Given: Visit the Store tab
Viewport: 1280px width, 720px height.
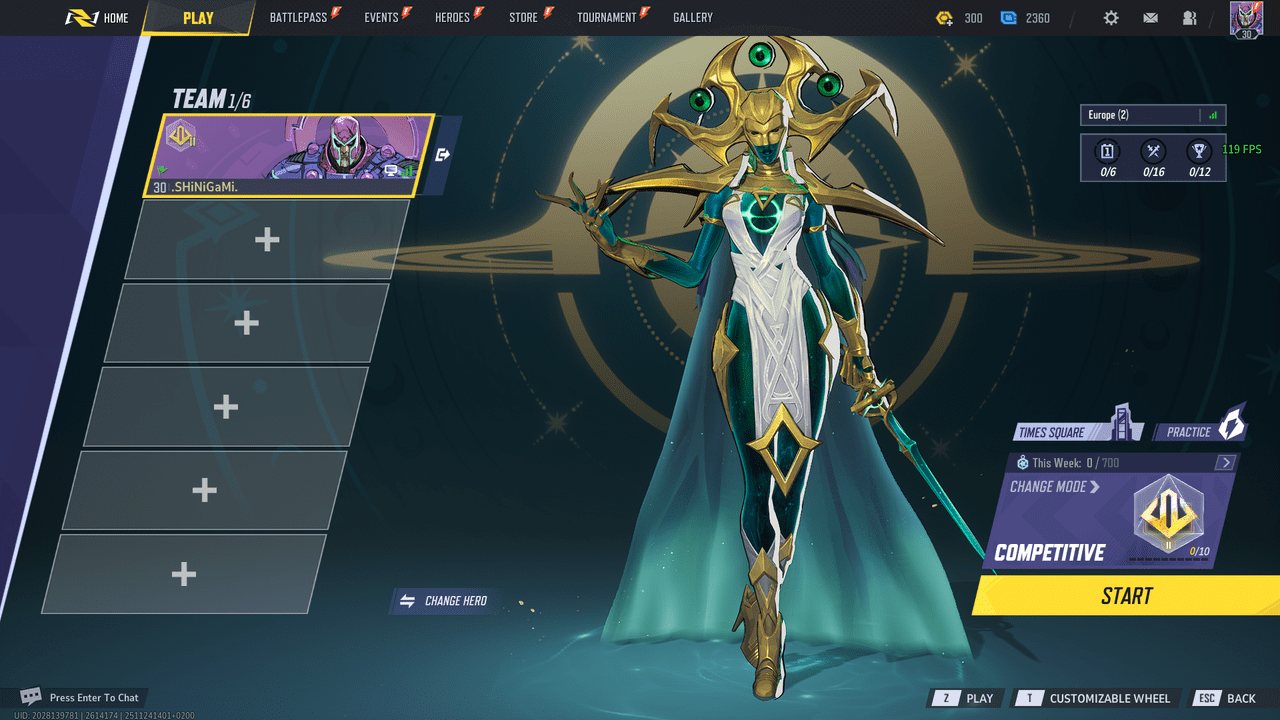Looking at the screenshot, I should 524,18.
